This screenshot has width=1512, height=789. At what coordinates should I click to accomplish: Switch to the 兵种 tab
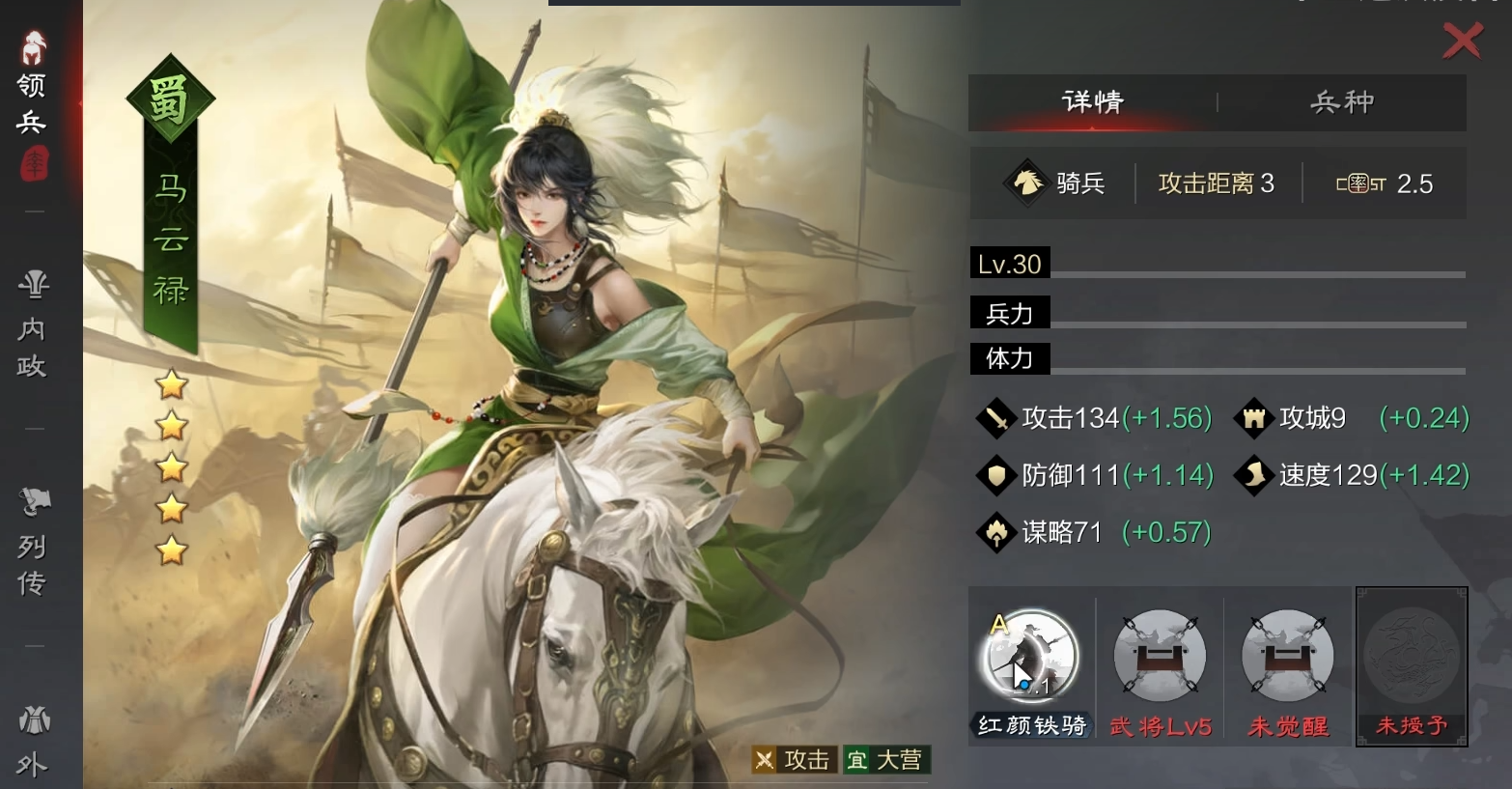1341,101
